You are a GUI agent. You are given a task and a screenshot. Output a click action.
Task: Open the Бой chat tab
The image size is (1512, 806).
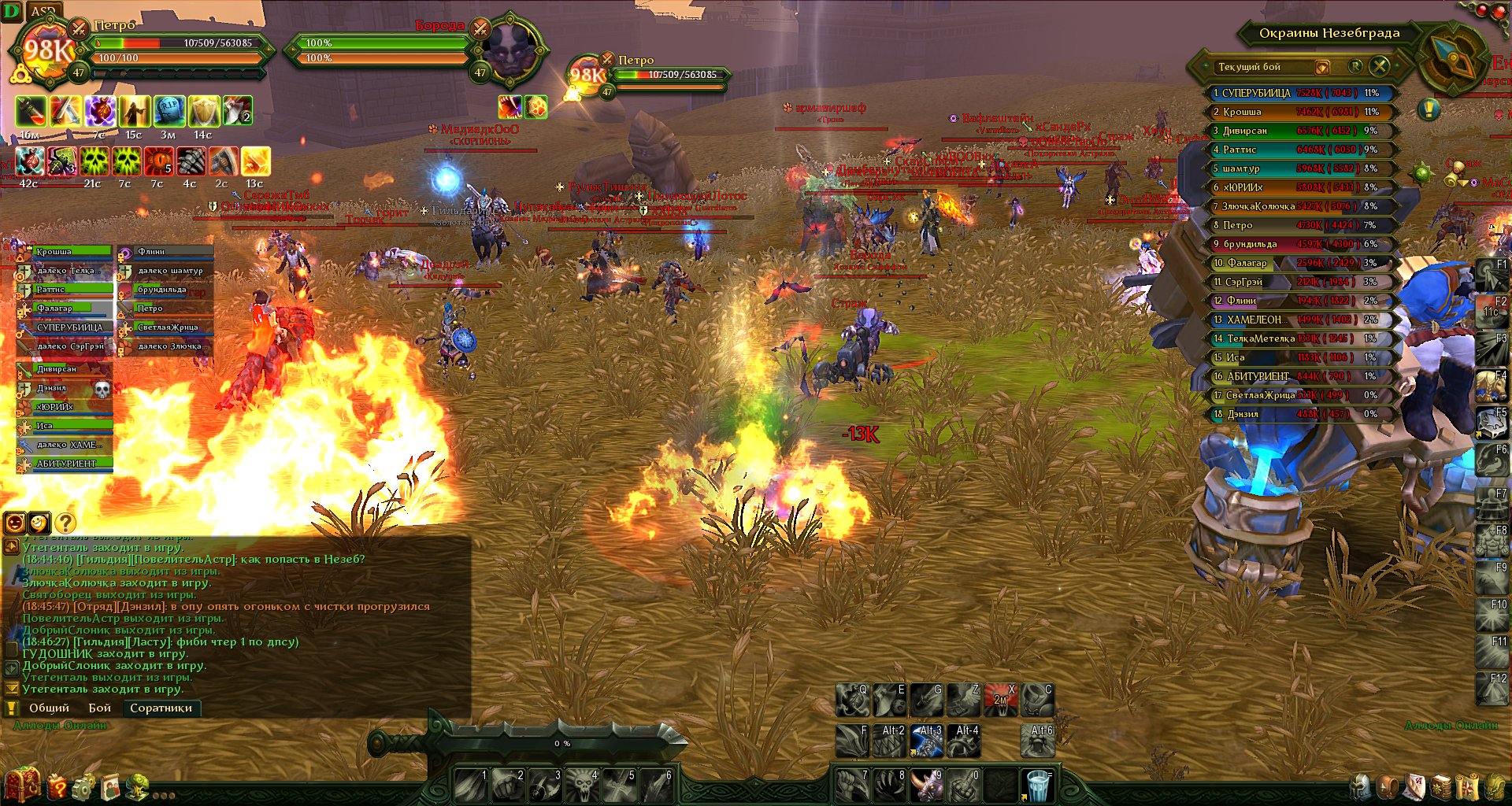pos(99,708)
